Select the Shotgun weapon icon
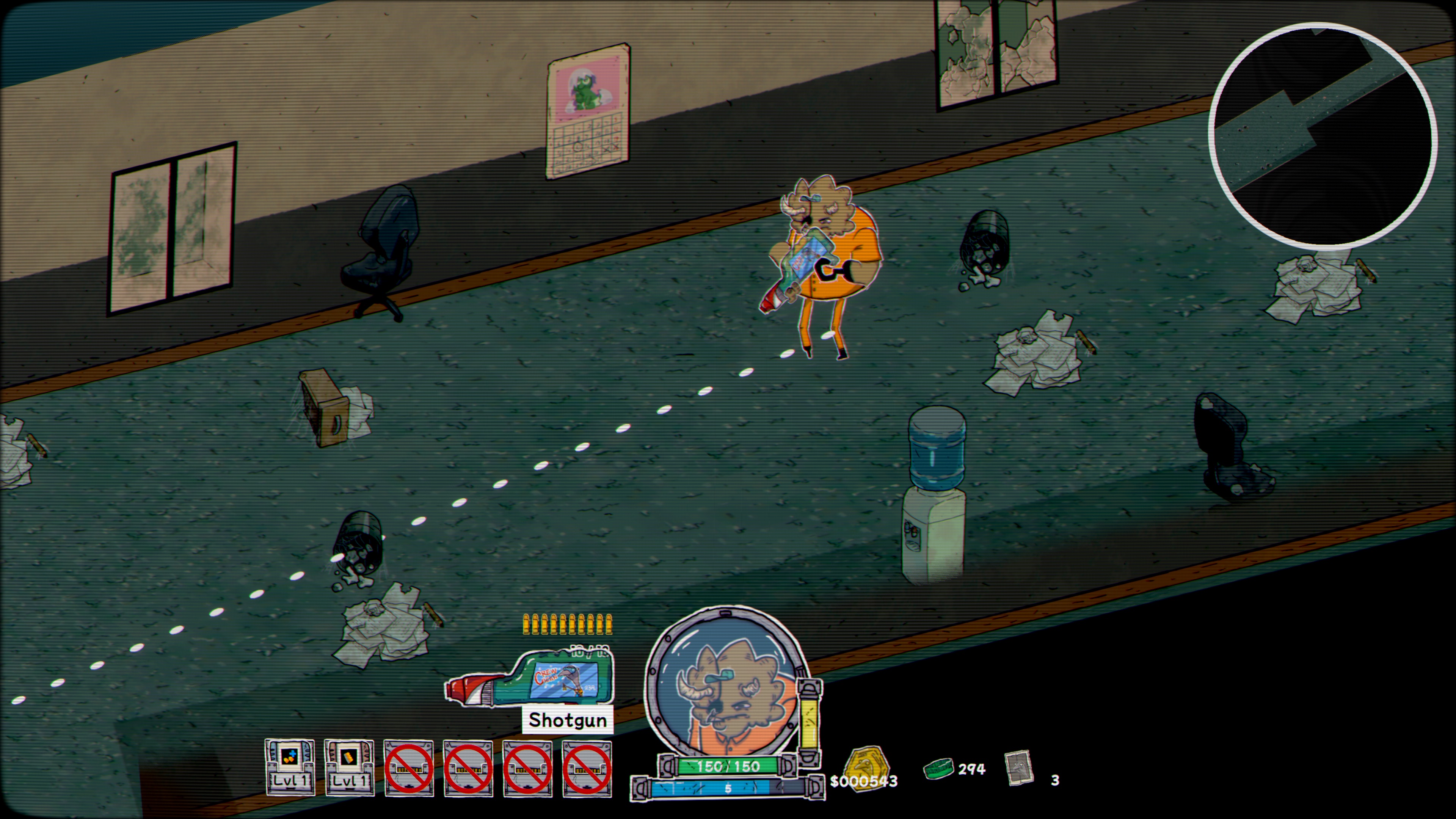The height and width of the screenshot is (819, 1456). (x=530, y=679)
